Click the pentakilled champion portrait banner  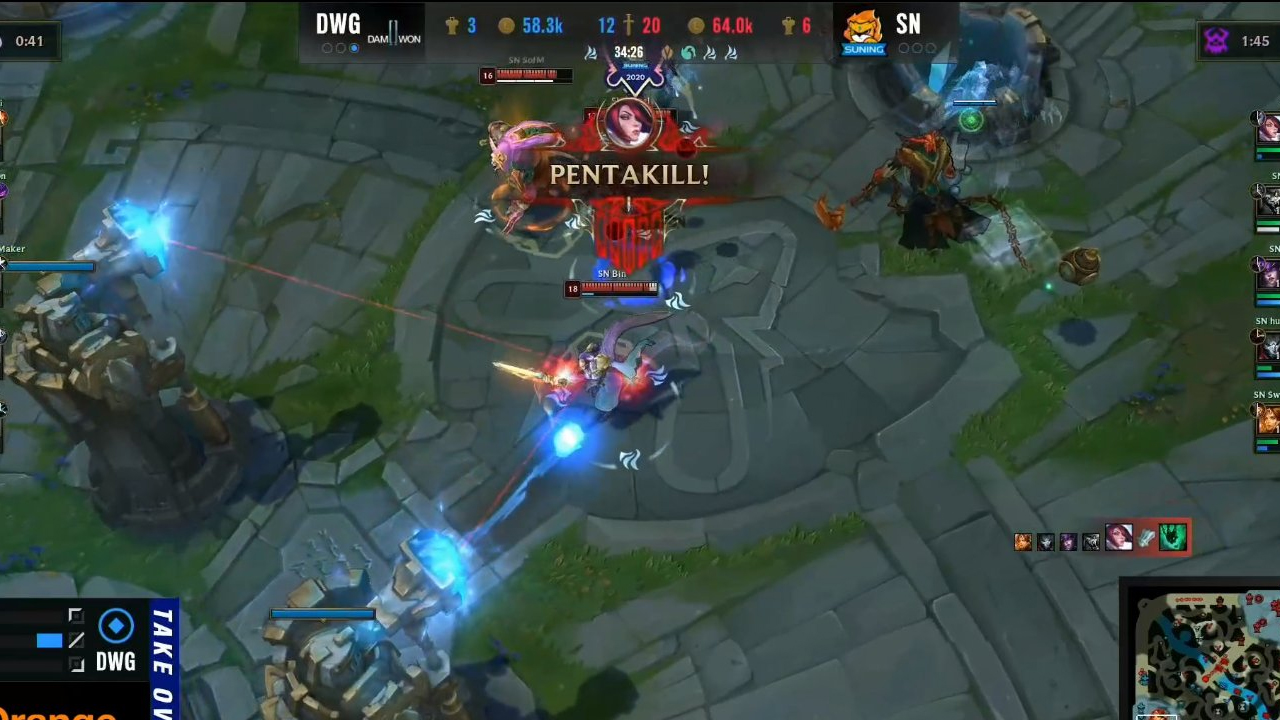629,125
